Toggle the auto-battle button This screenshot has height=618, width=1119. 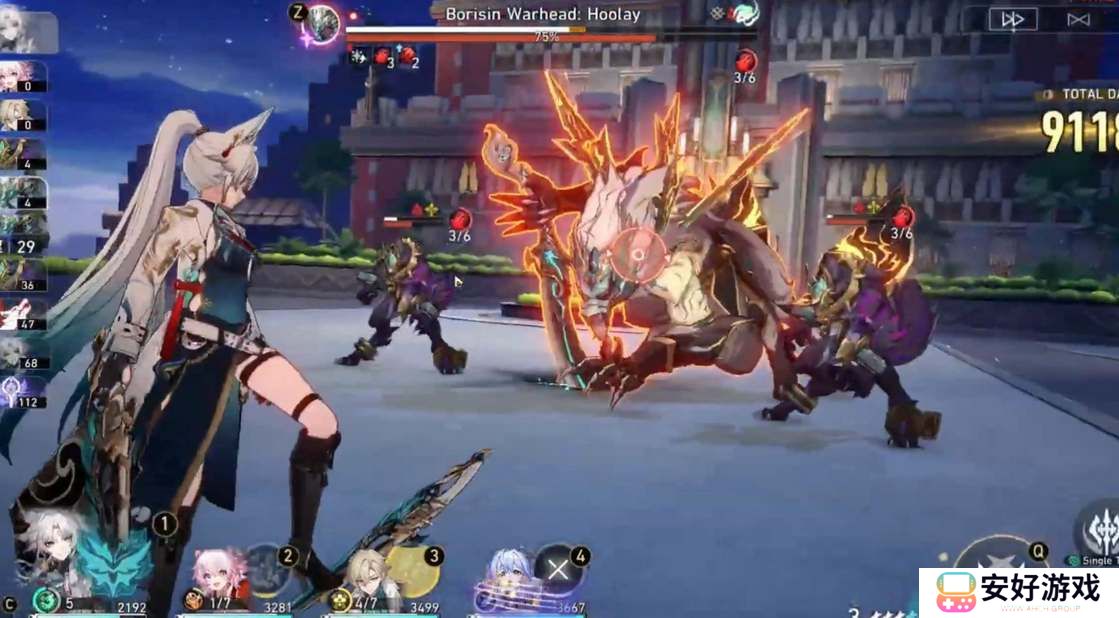tap(1078, 19)
